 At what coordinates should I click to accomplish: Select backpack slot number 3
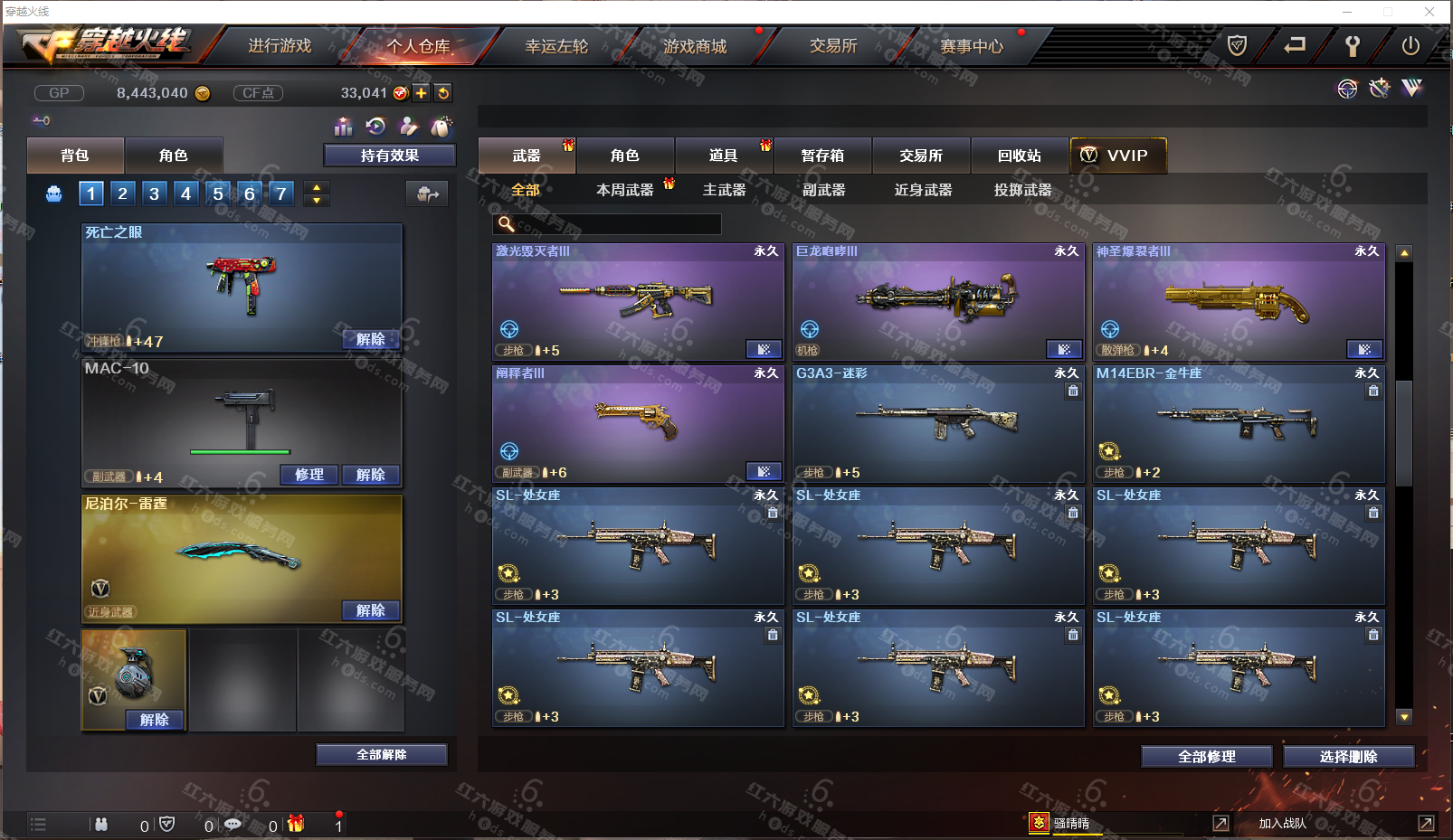[x=155, y=193]
